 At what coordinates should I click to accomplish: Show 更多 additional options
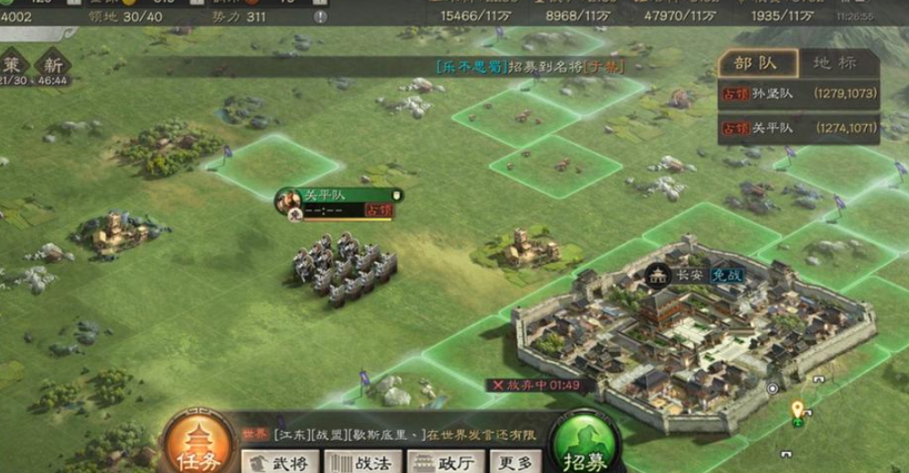(515, 462)
